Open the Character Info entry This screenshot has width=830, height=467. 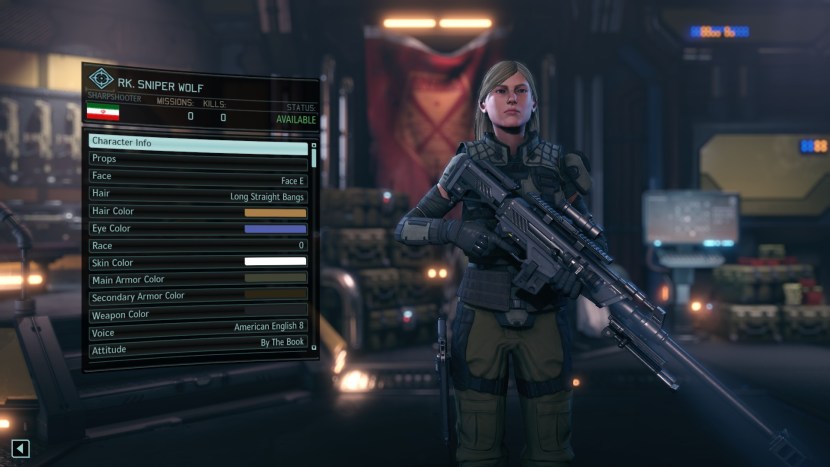[197, 142]
